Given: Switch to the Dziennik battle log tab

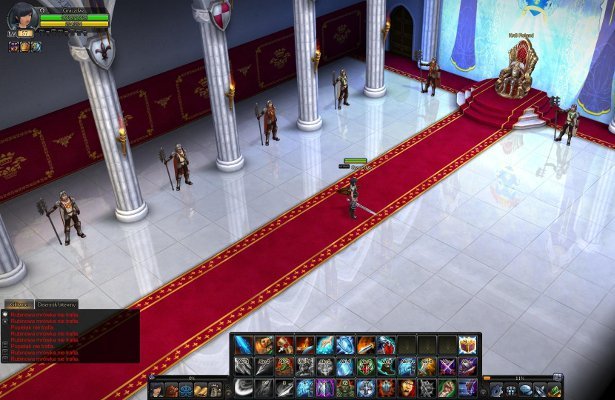Looking at the screenshot, I should click(x=55, y=303).
